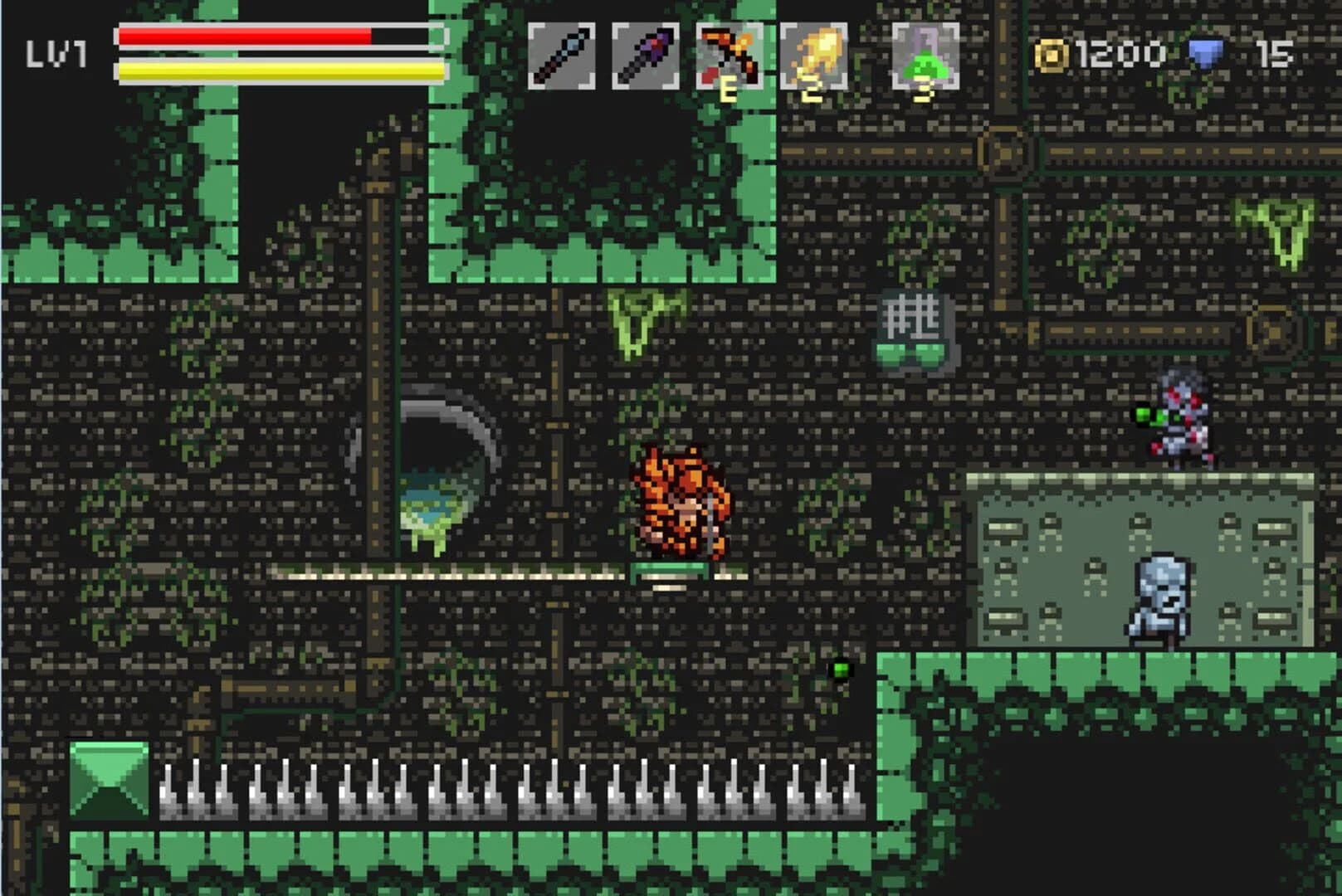Viewport: 1342px width, 896px height.
Task: Select the purple dagger weapon slot
Action: pos(645,54)
